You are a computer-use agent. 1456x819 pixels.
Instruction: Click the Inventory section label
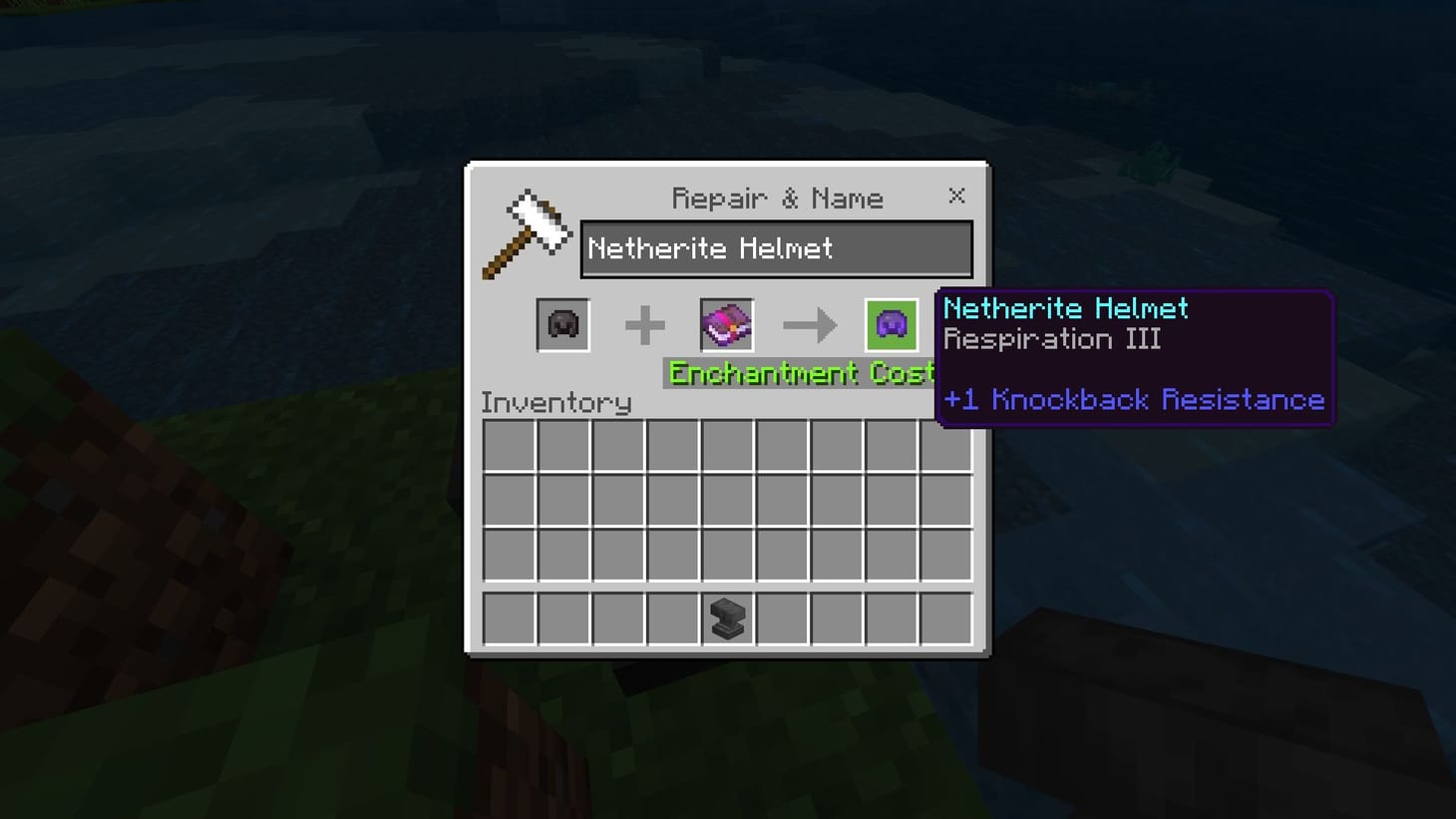pos(556,402)
